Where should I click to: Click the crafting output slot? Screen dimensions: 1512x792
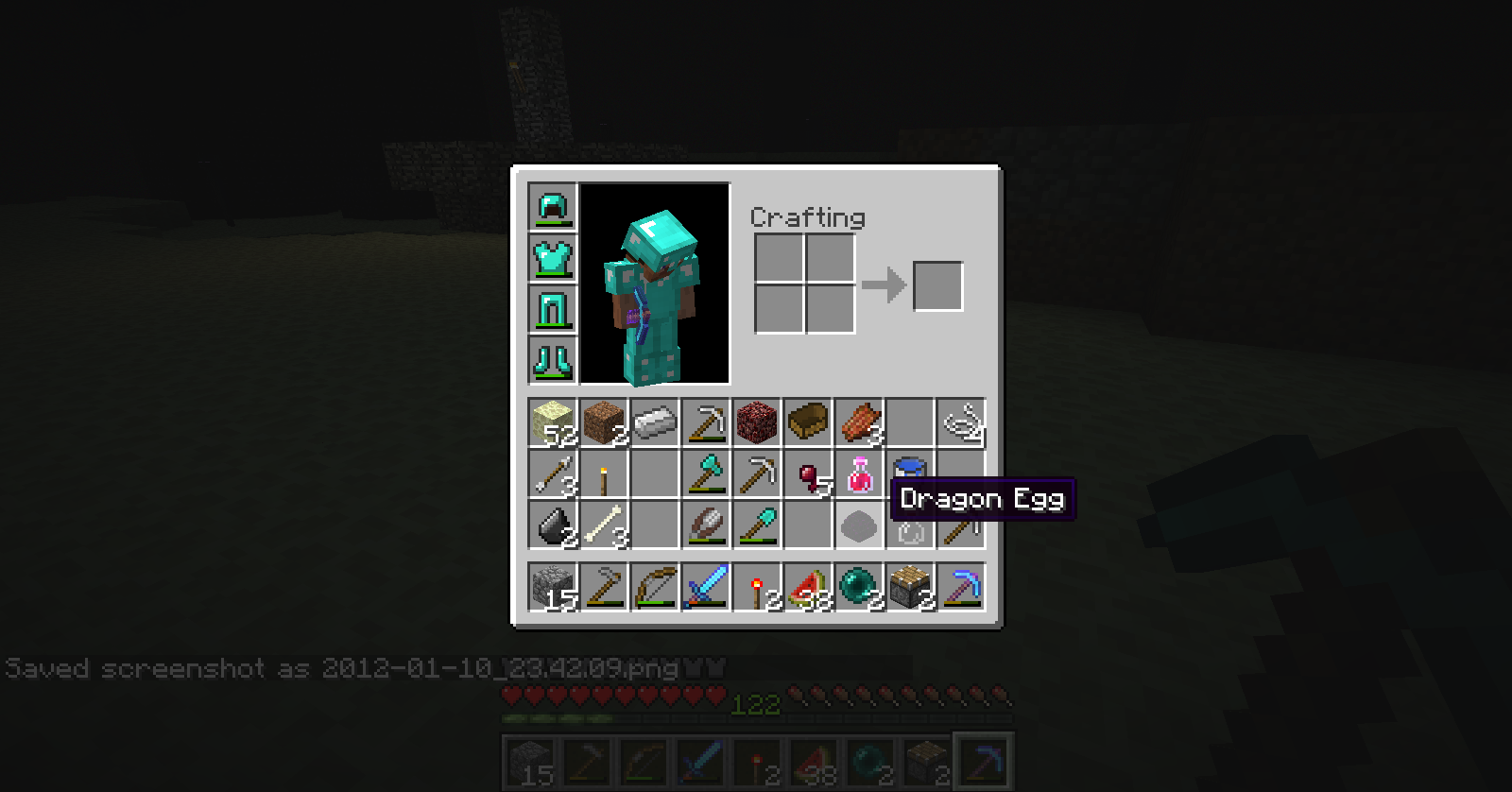[937, 285]
